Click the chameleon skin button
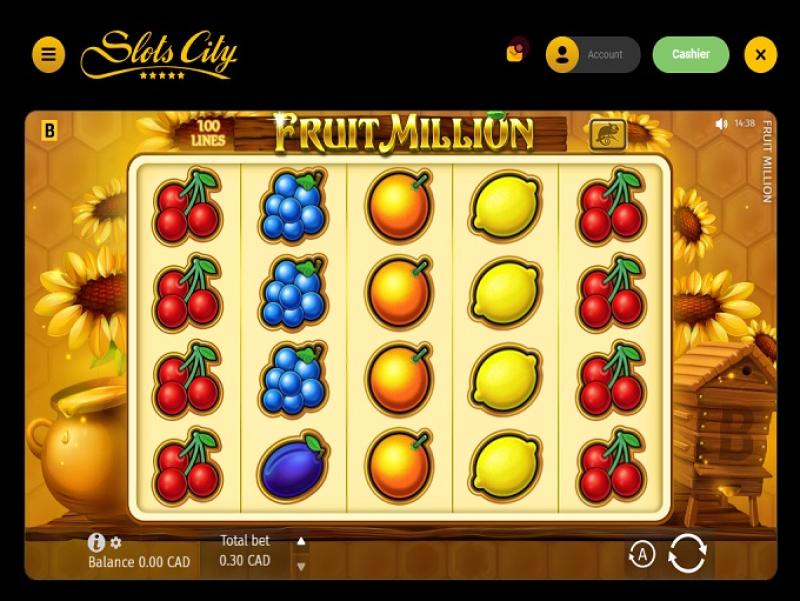This screenshot has height=601, width=800. [x=607, y=134]
